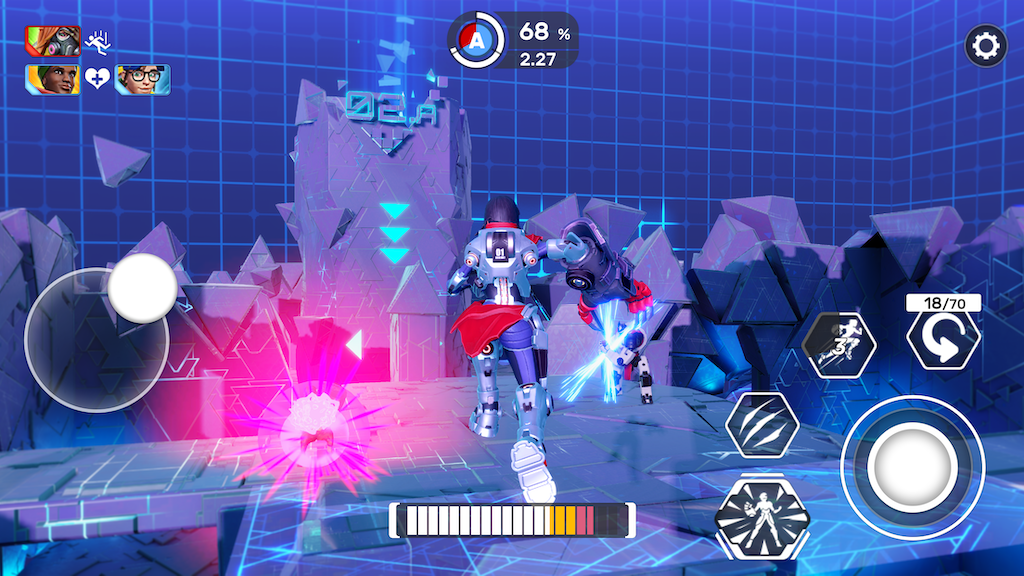Use the claw slash attack
The width and height of the screenshot is (1024, 576).
click(762, 425)
